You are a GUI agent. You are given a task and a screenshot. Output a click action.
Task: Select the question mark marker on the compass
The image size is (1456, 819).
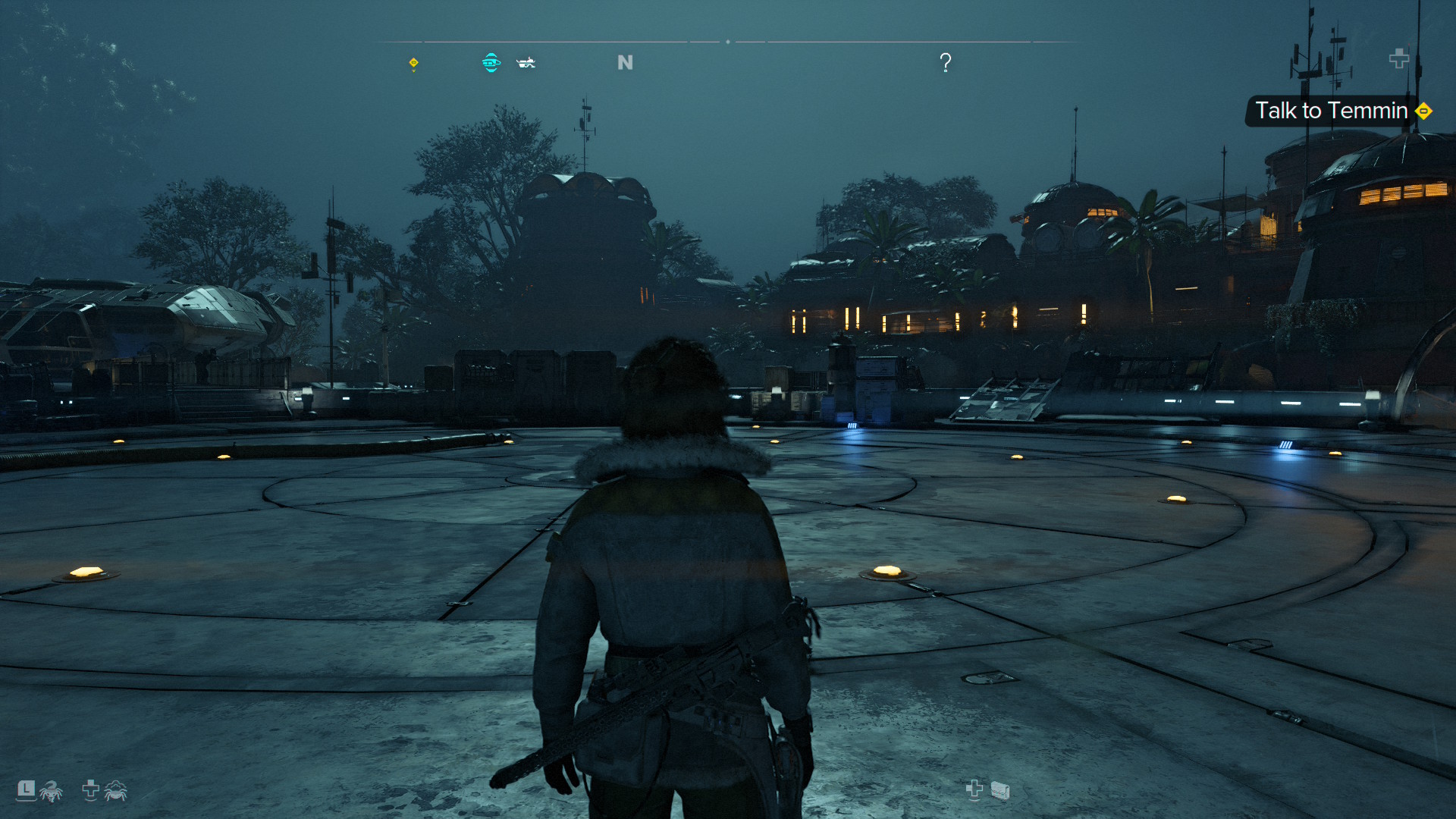click(x=945, y=62)
